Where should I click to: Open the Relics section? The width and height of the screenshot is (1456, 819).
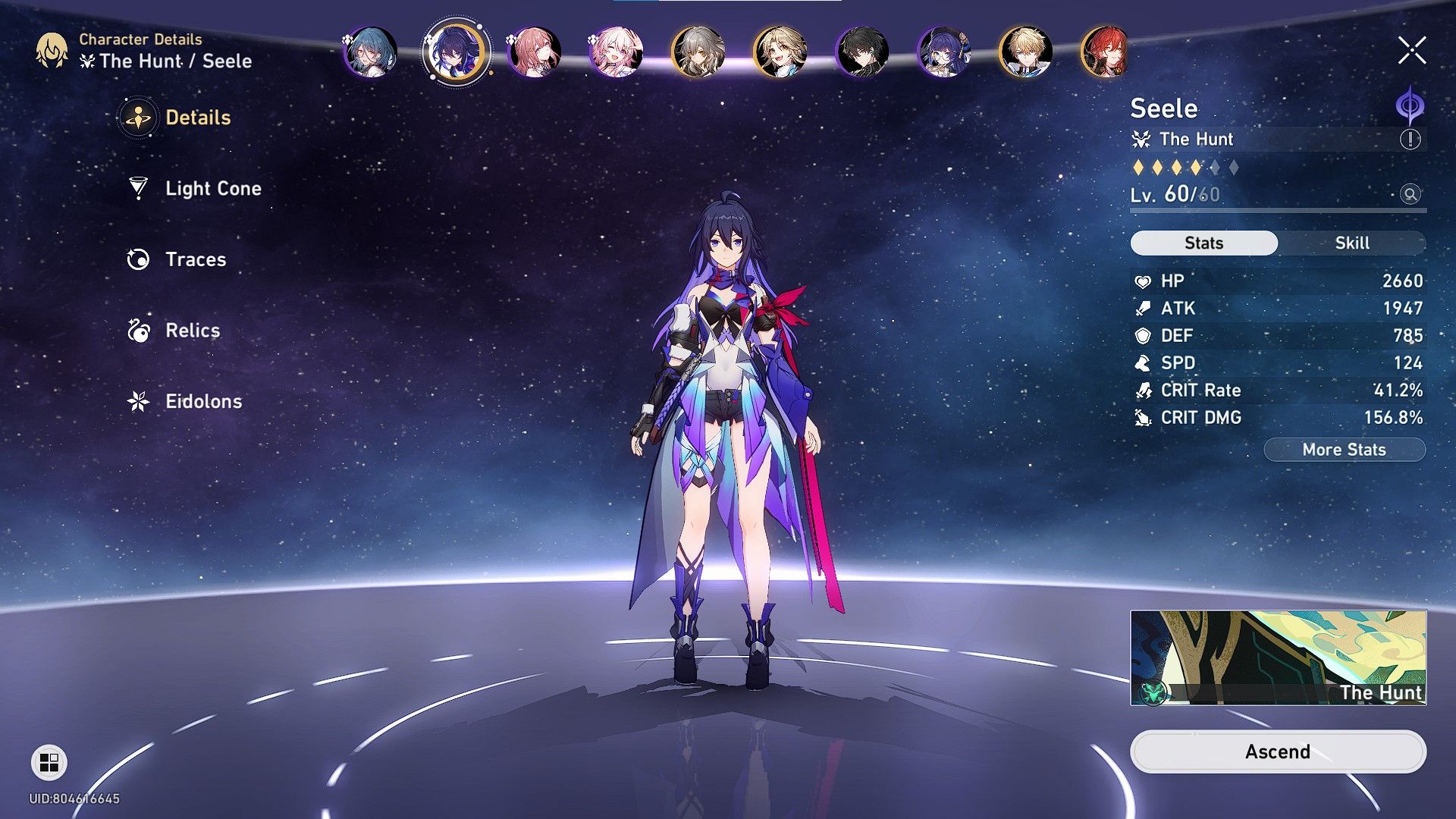[192, 330]
